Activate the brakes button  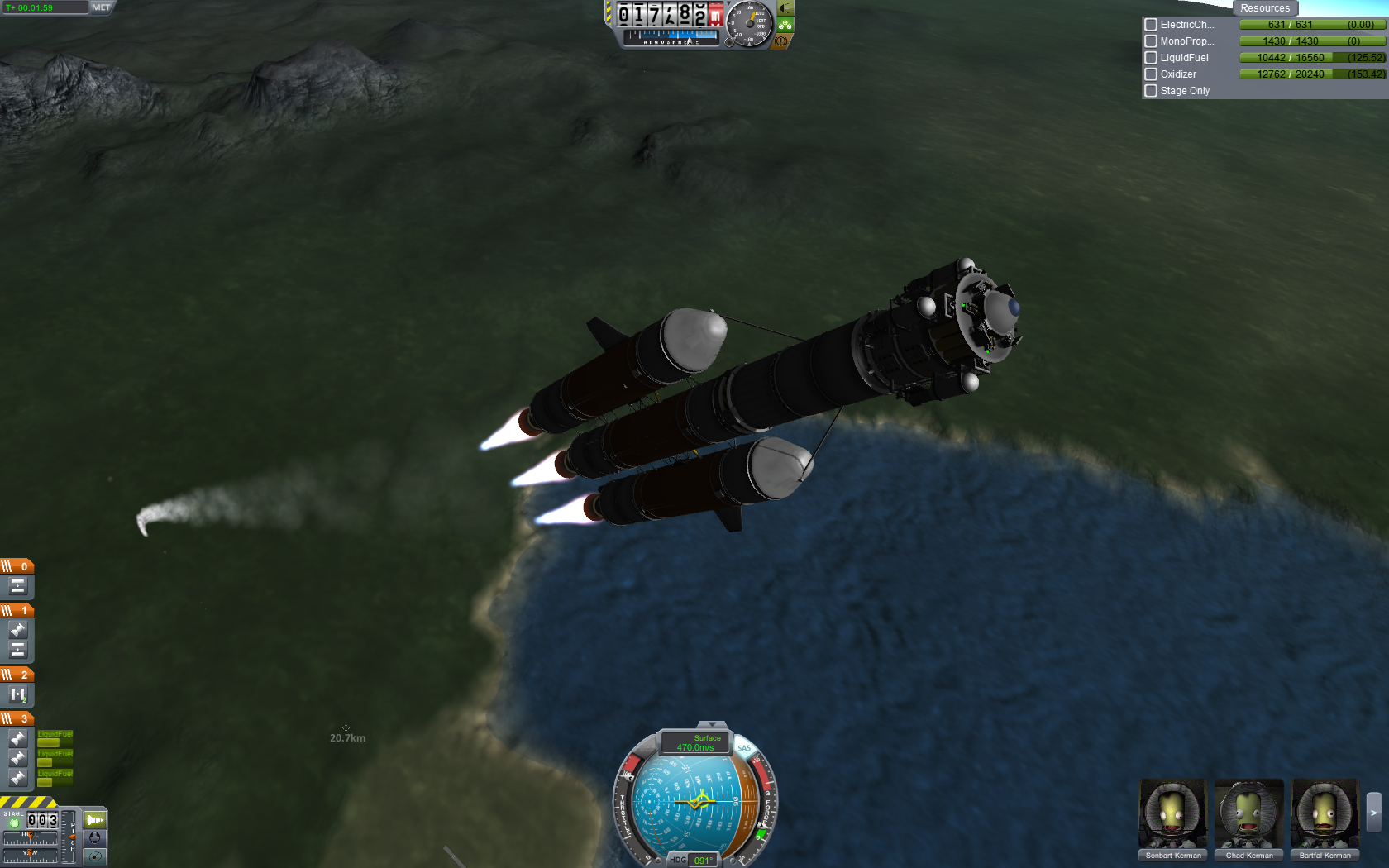(780, 41)
